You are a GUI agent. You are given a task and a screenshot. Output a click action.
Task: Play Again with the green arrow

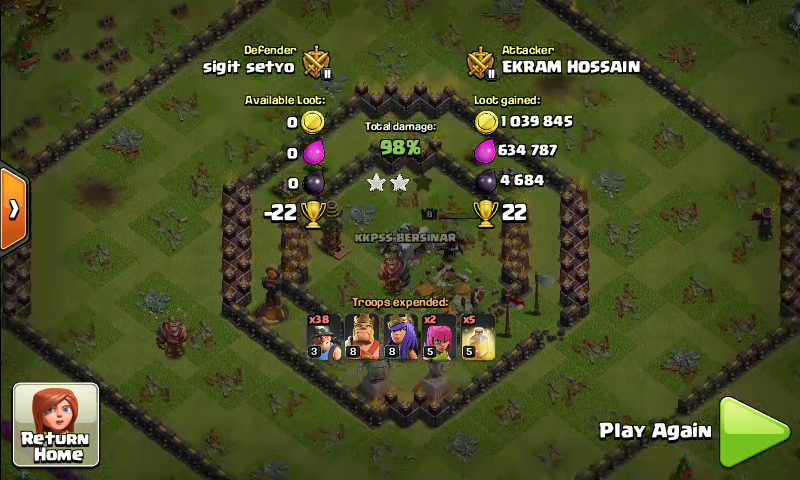coord(753,432)
